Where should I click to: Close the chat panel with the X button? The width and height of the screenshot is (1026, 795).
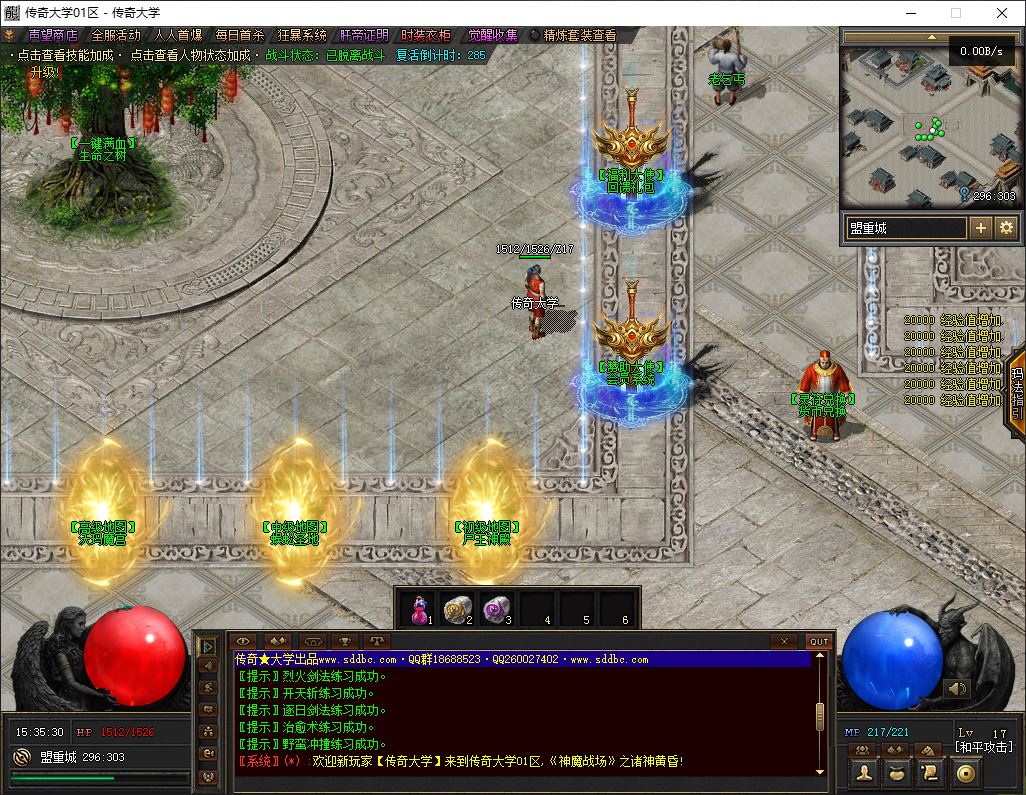(x=785, y=641)
